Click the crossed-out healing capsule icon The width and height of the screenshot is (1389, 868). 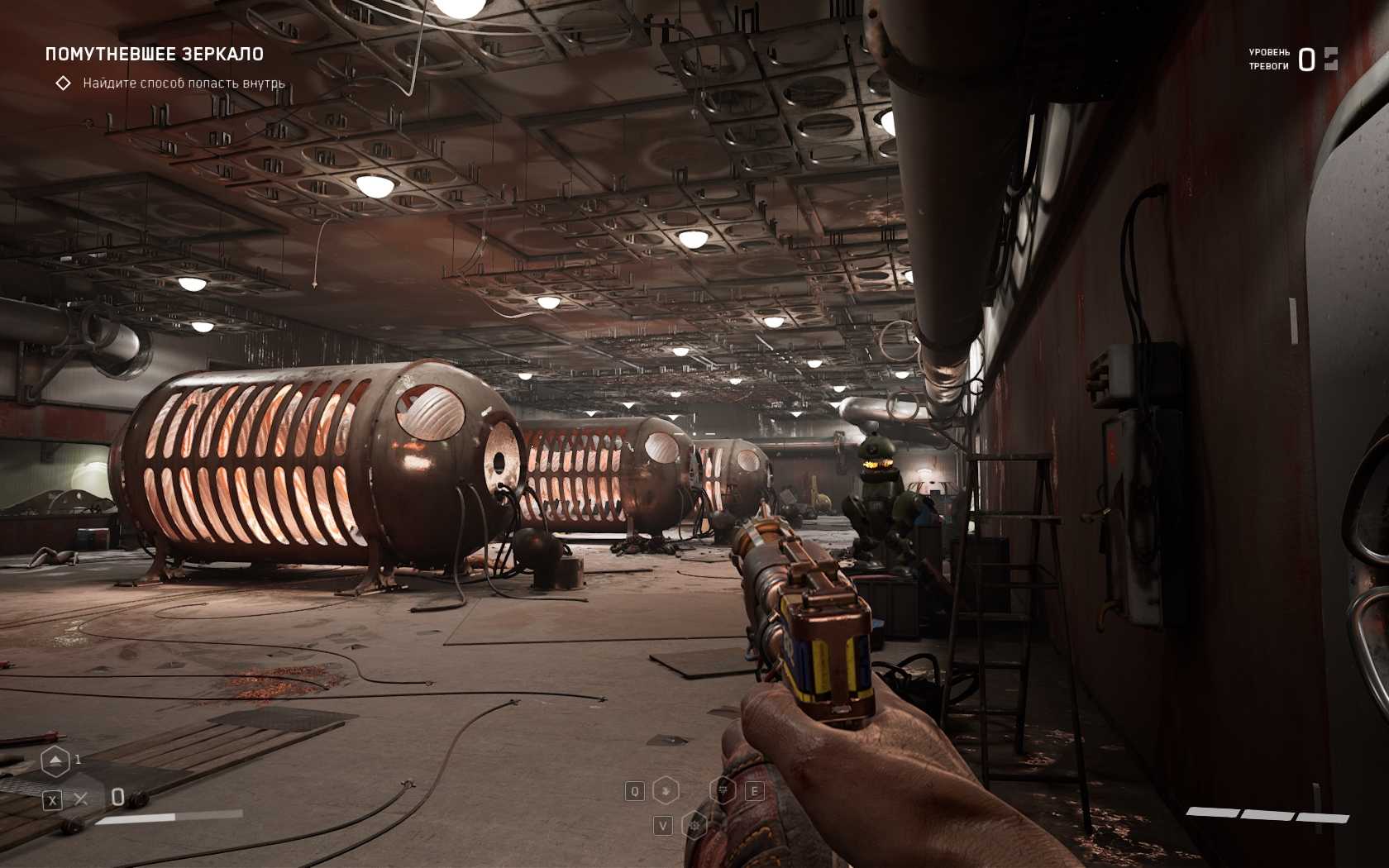tap(80, 799)
